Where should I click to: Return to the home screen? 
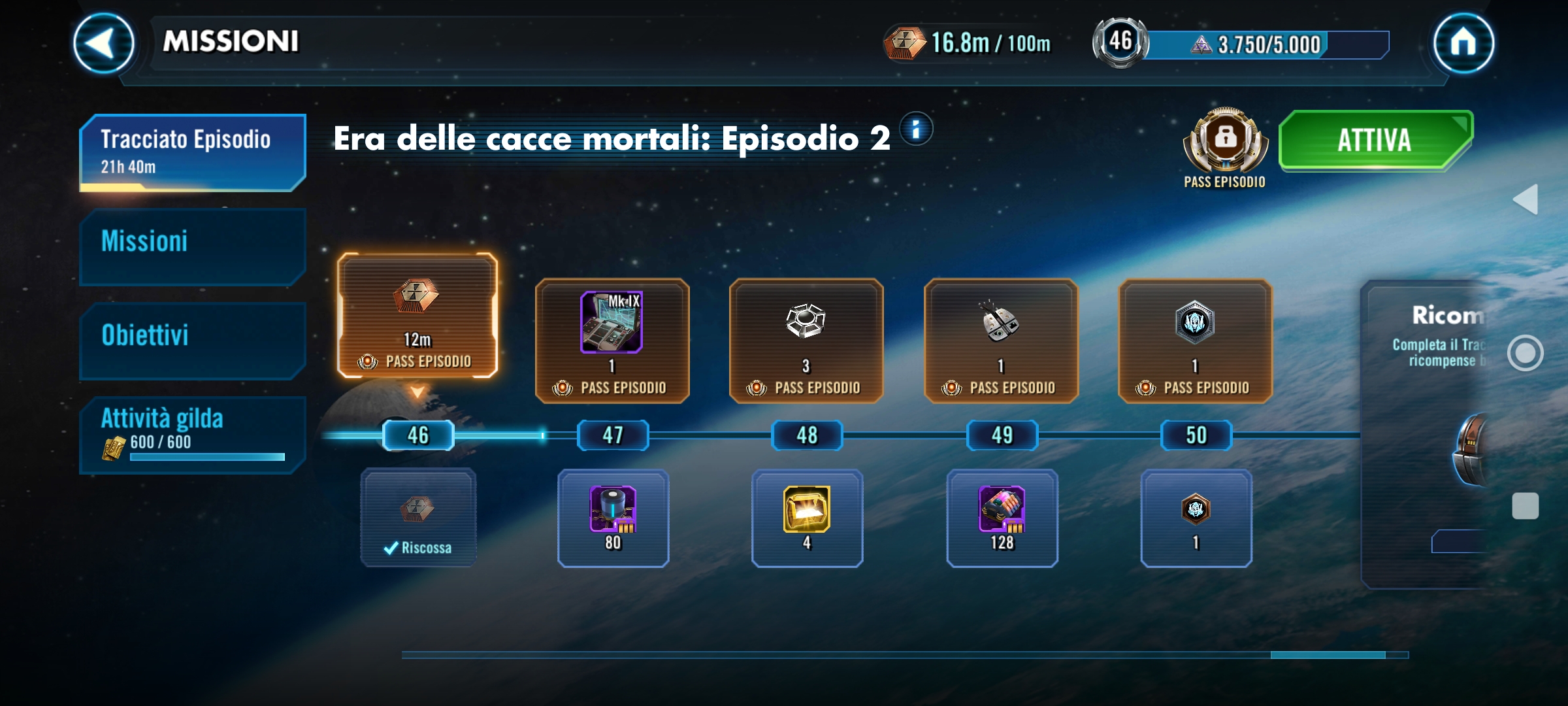point(1463,43)
